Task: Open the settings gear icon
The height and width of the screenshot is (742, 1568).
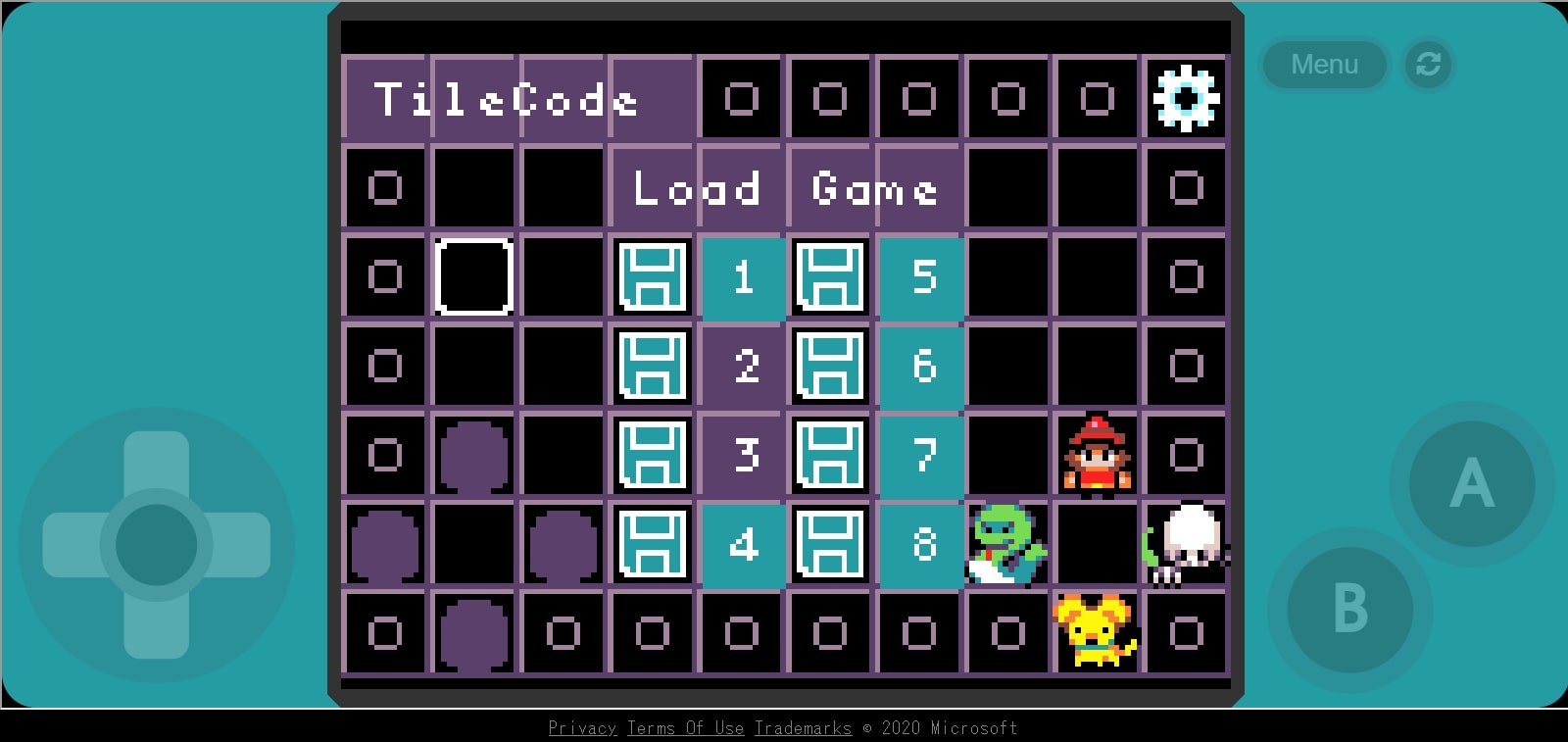Action: [x=1186, y=98]
